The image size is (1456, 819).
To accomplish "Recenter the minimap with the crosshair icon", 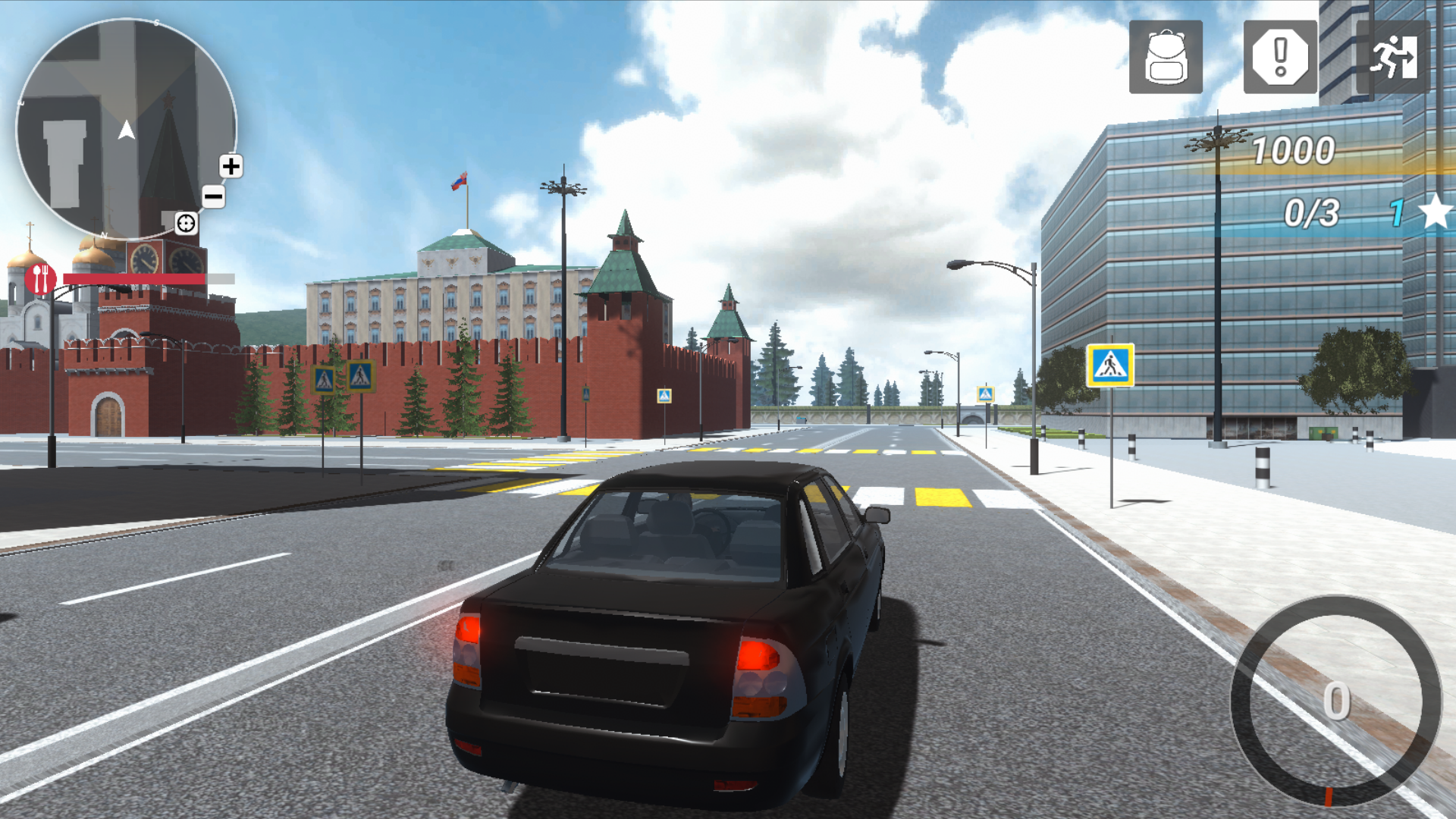I will pyautogui.click(x=187, y=223).
